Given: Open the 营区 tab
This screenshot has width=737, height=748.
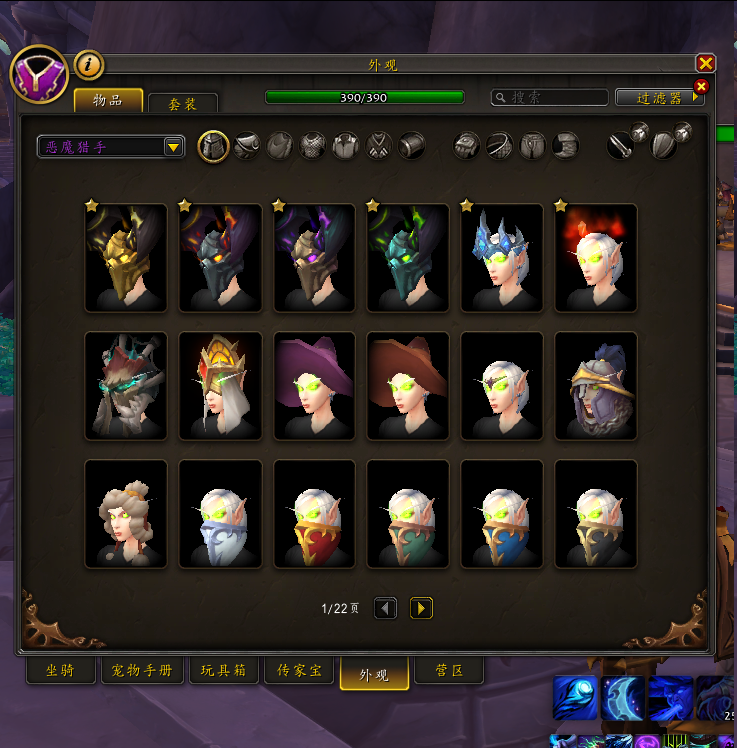Looking at the screenshot, I should pos(450,670).
